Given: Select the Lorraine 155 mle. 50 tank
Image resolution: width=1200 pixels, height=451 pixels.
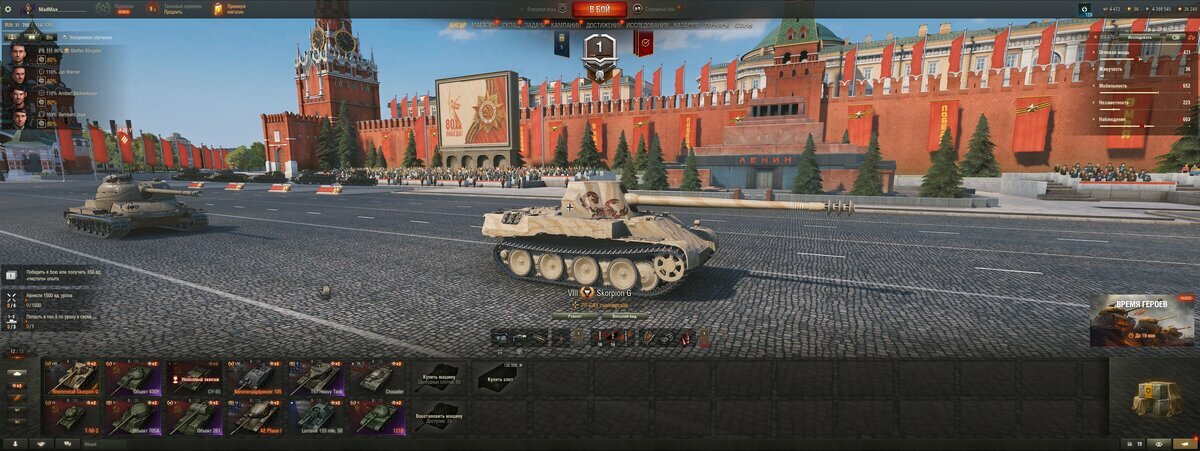Looking at the screenshot, I should (x=316, y=416).
